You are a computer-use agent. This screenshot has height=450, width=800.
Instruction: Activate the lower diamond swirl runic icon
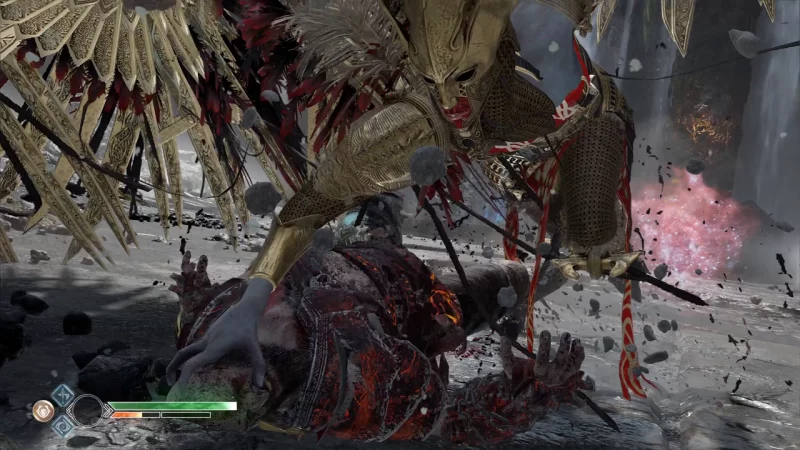(x=63, y=426)
